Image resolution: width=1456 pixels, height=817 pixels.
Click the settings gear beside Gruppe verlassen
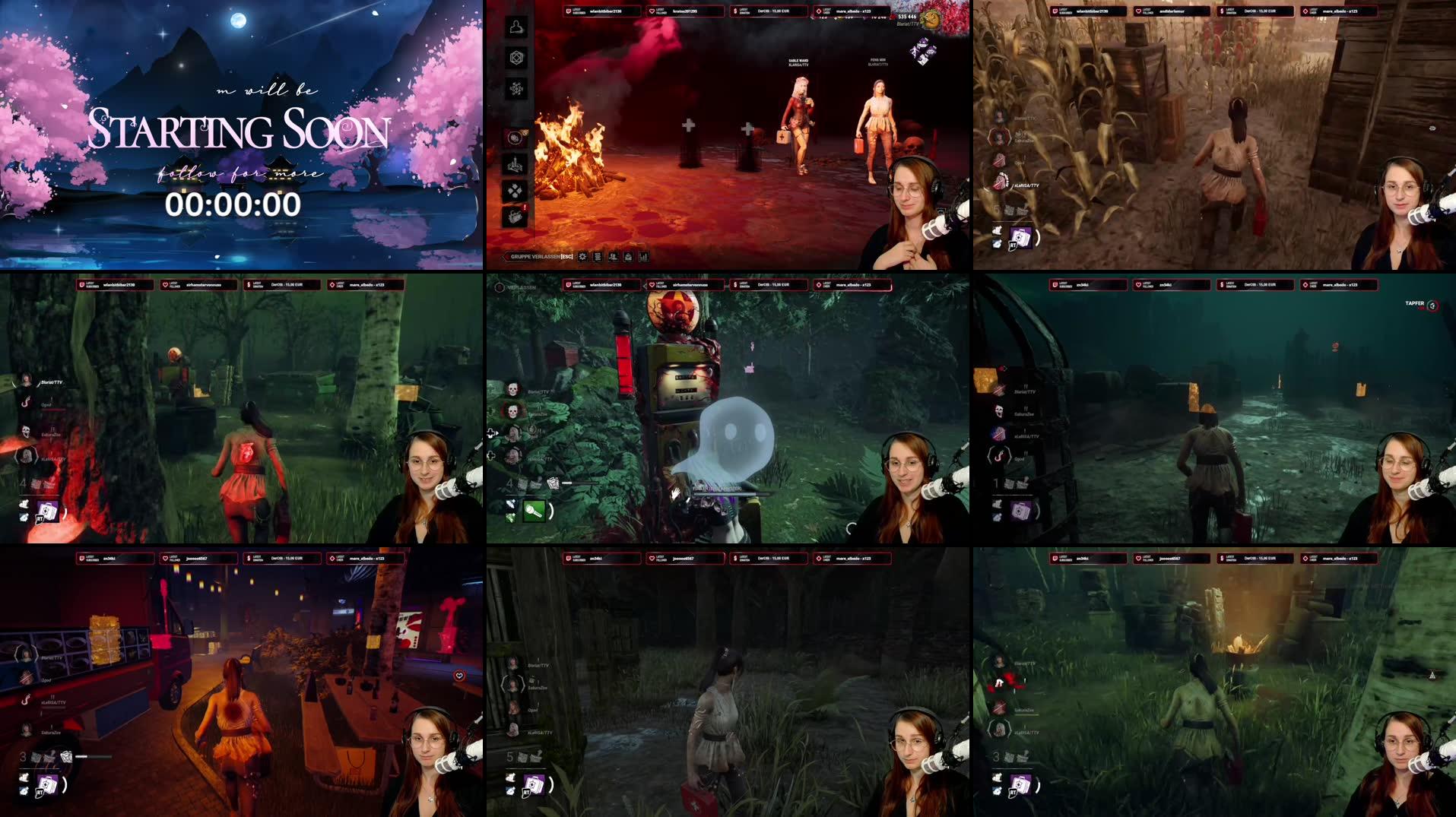[x=582, y=257]
